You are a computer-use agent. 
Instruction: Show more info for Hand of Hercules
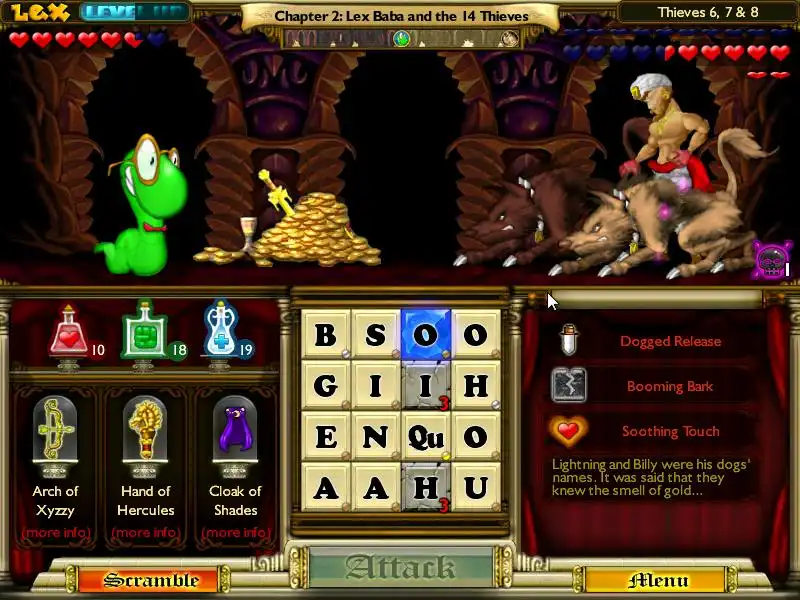click(x=145, y=532)
